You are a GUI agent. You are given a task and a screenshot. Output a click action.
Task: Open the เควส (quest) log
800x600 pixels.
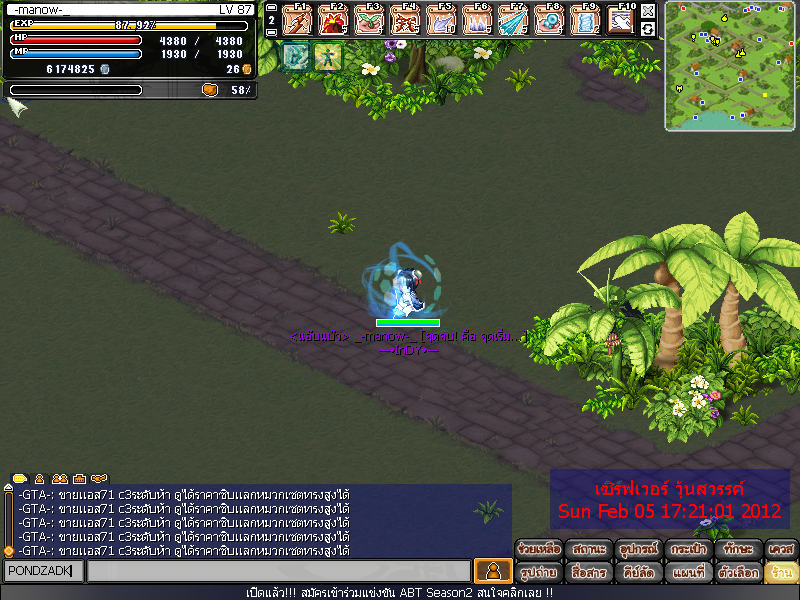(x=780, y=549)
